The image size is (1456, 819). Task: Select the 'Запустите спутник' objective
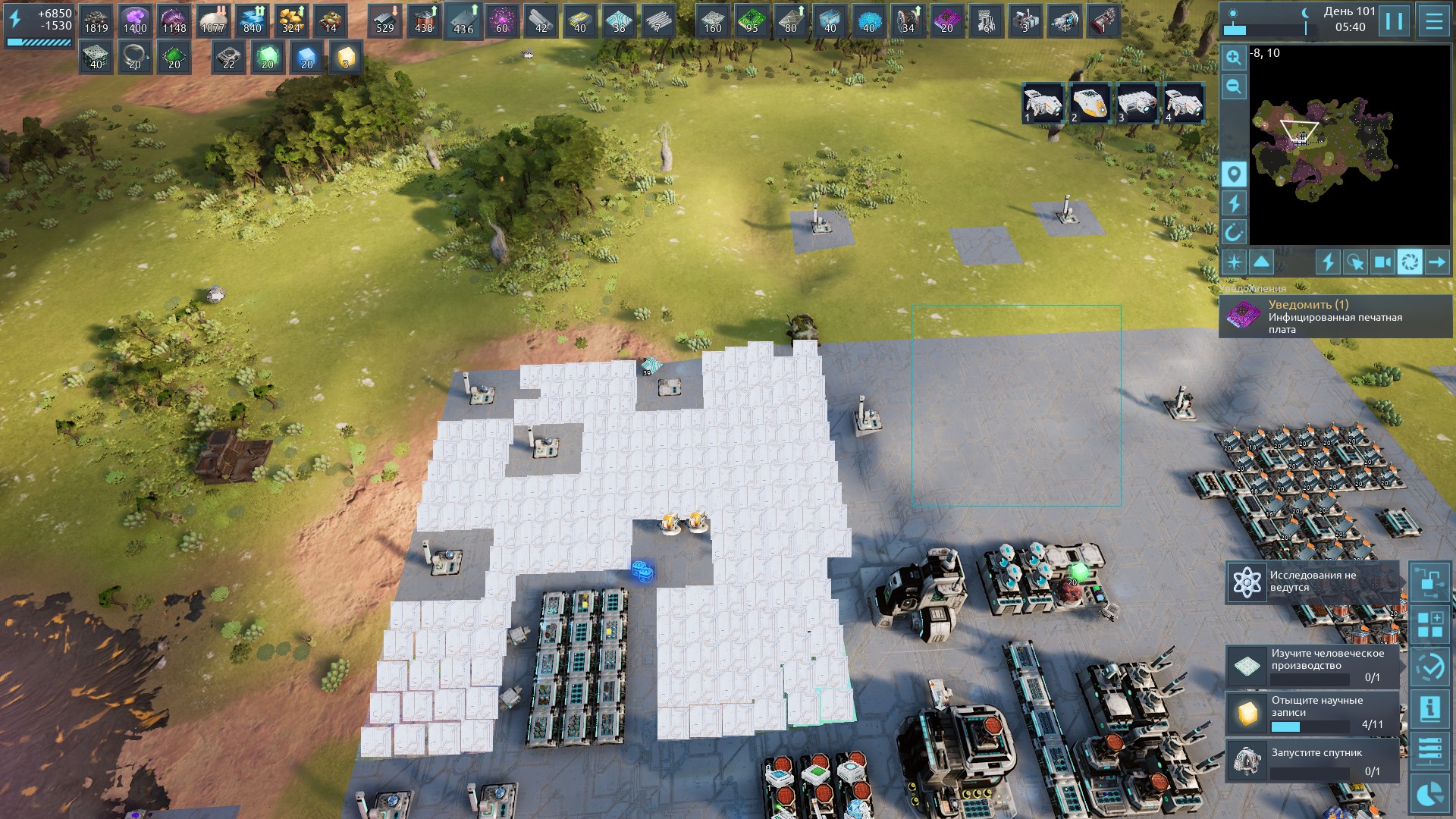click(1312, 759)
